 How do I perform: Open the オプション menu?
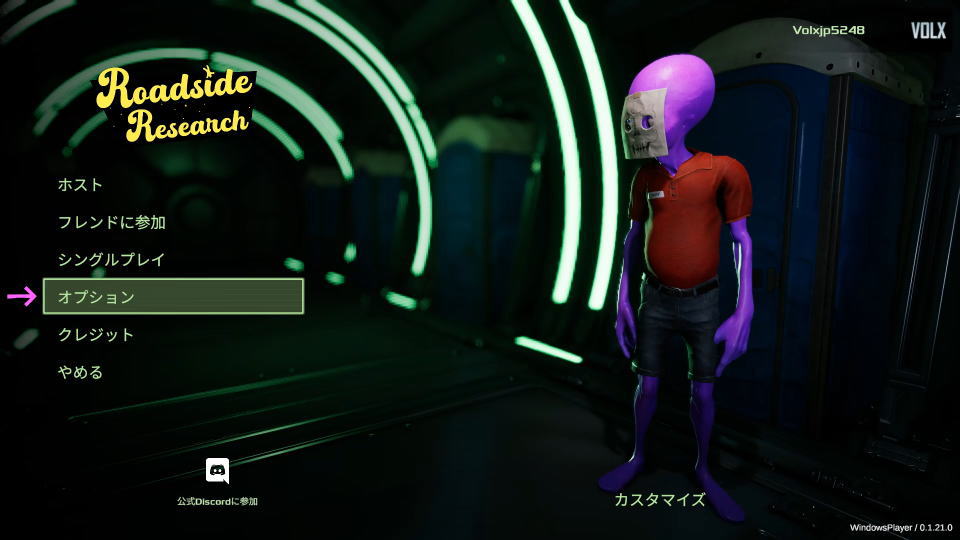[173, 297]
